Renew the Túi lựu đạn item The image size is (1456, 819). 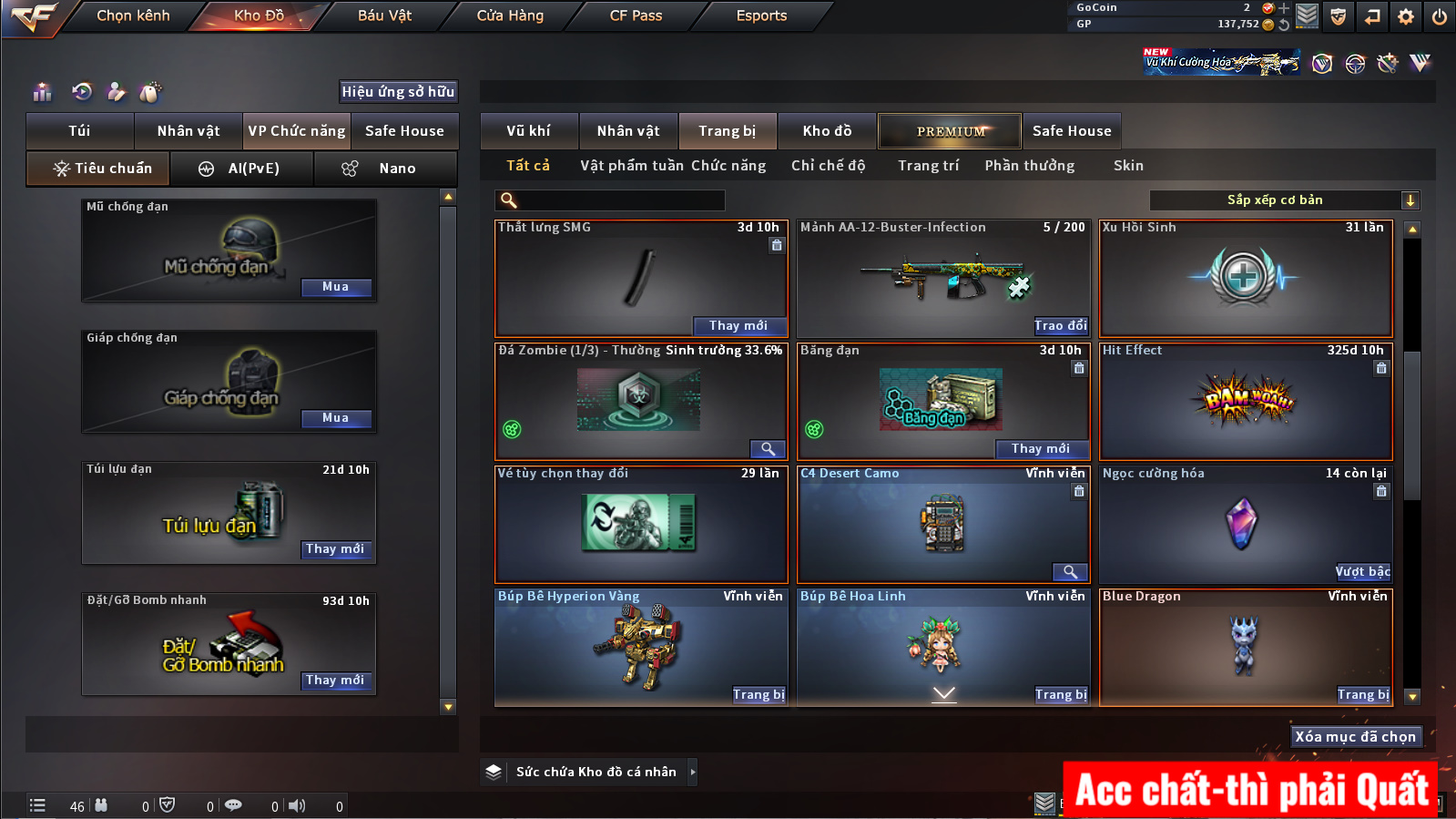[335, 549]
